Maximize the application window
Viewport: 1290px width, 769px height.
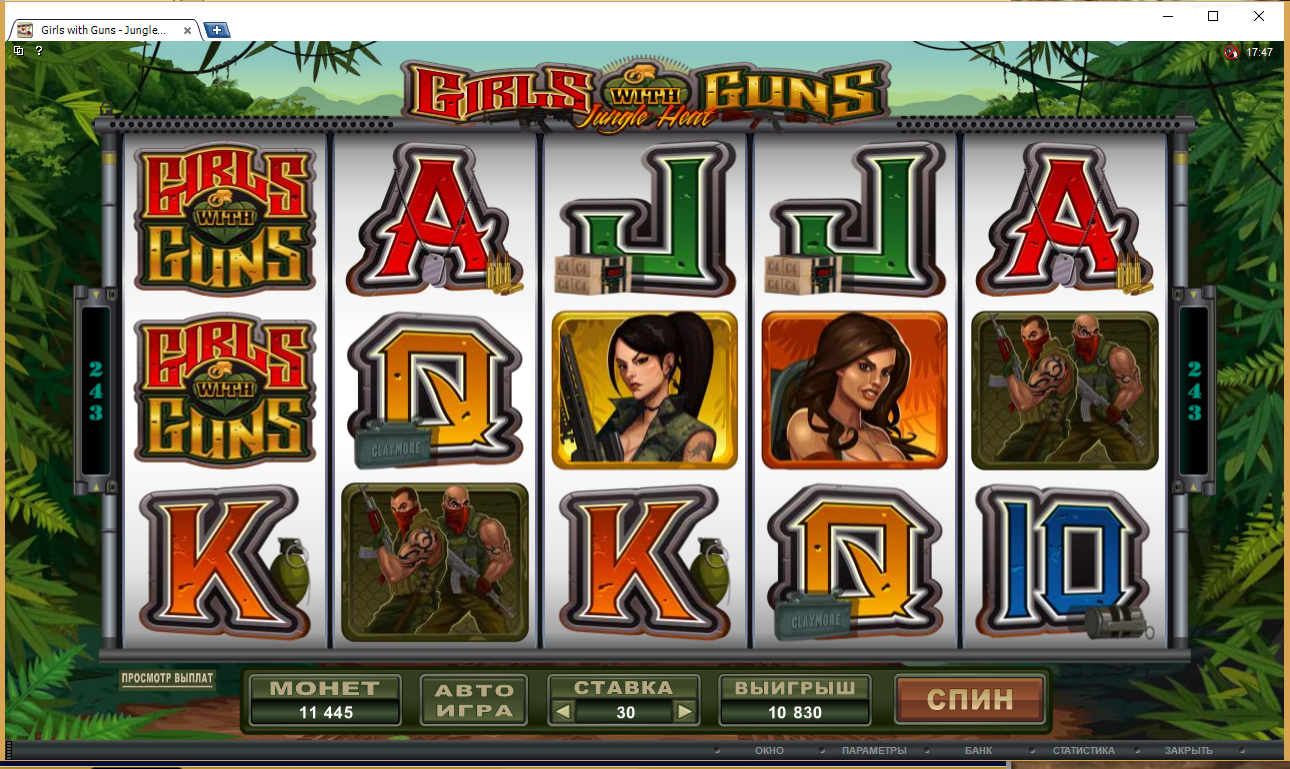(x=1213, y=16)
